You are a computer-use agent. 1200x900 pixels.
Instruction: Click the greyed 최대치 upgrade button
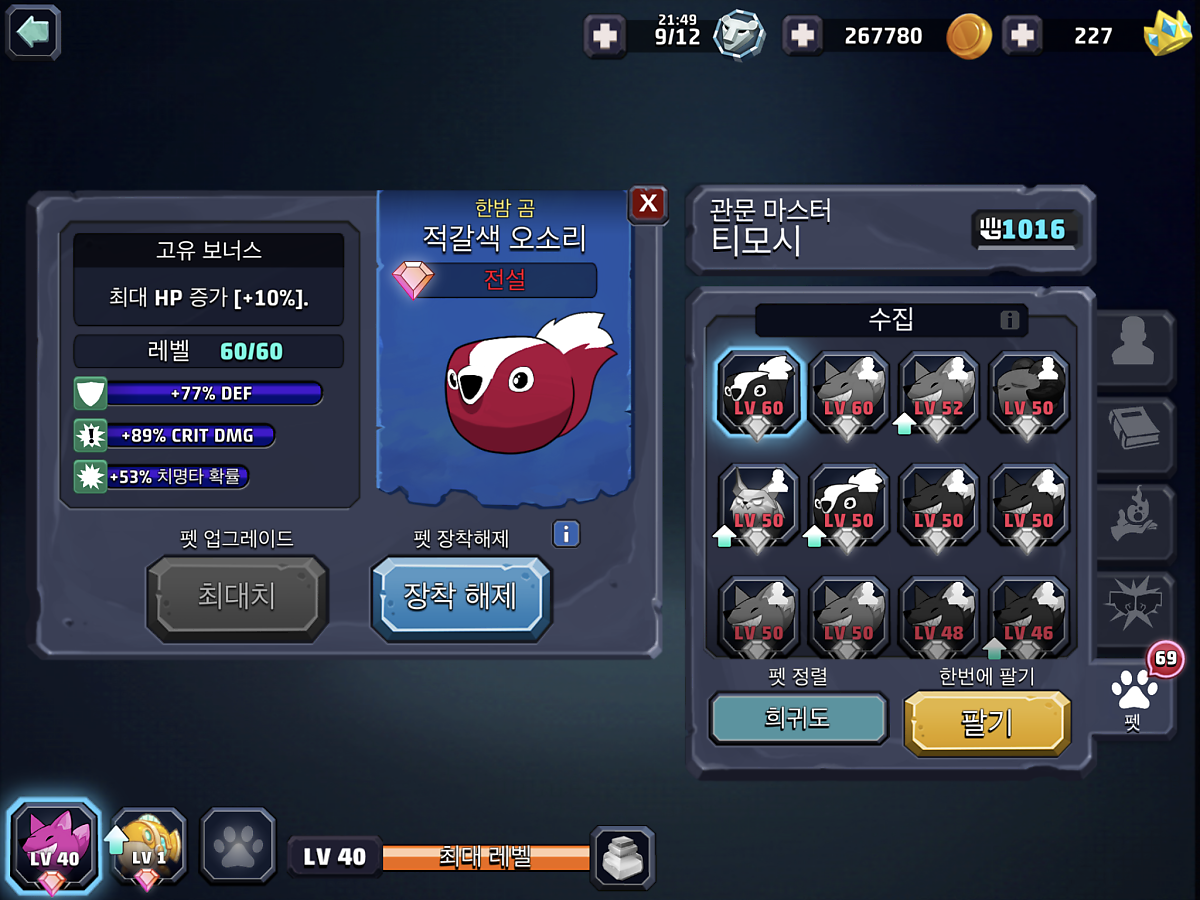coord(237,598)
